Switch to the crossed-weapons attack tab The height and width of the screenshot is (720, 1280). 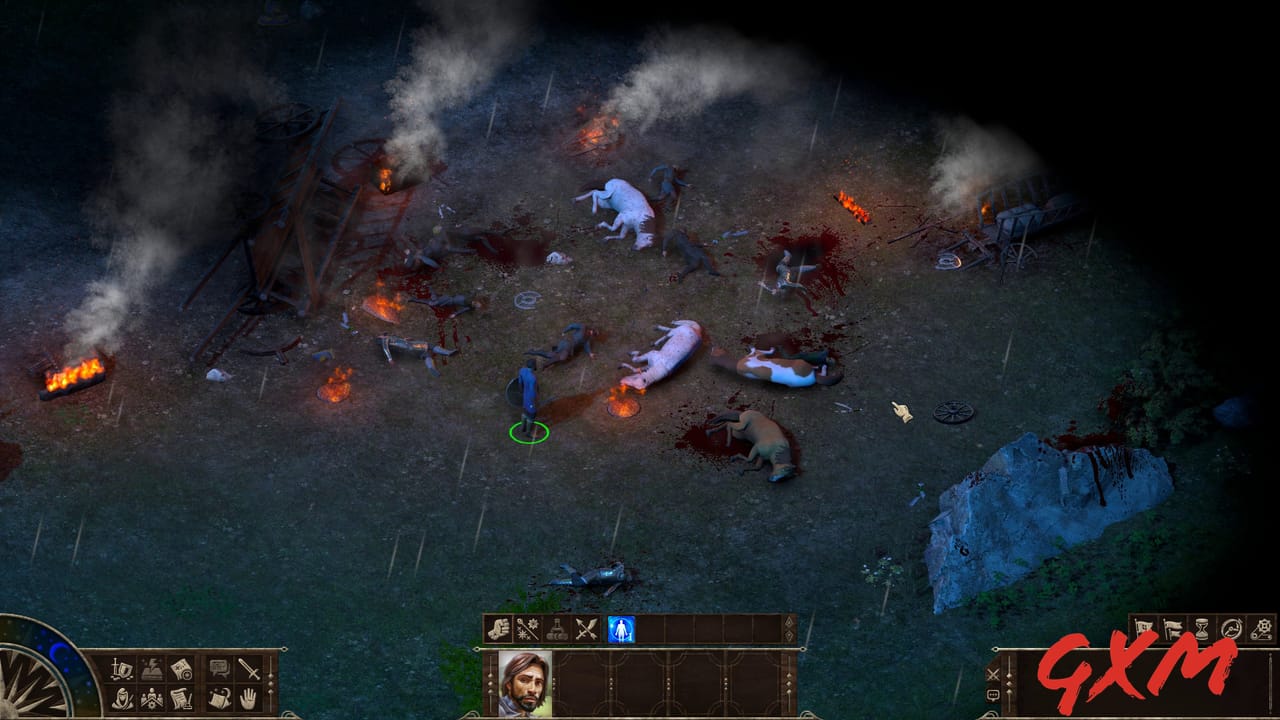point(587,628)
